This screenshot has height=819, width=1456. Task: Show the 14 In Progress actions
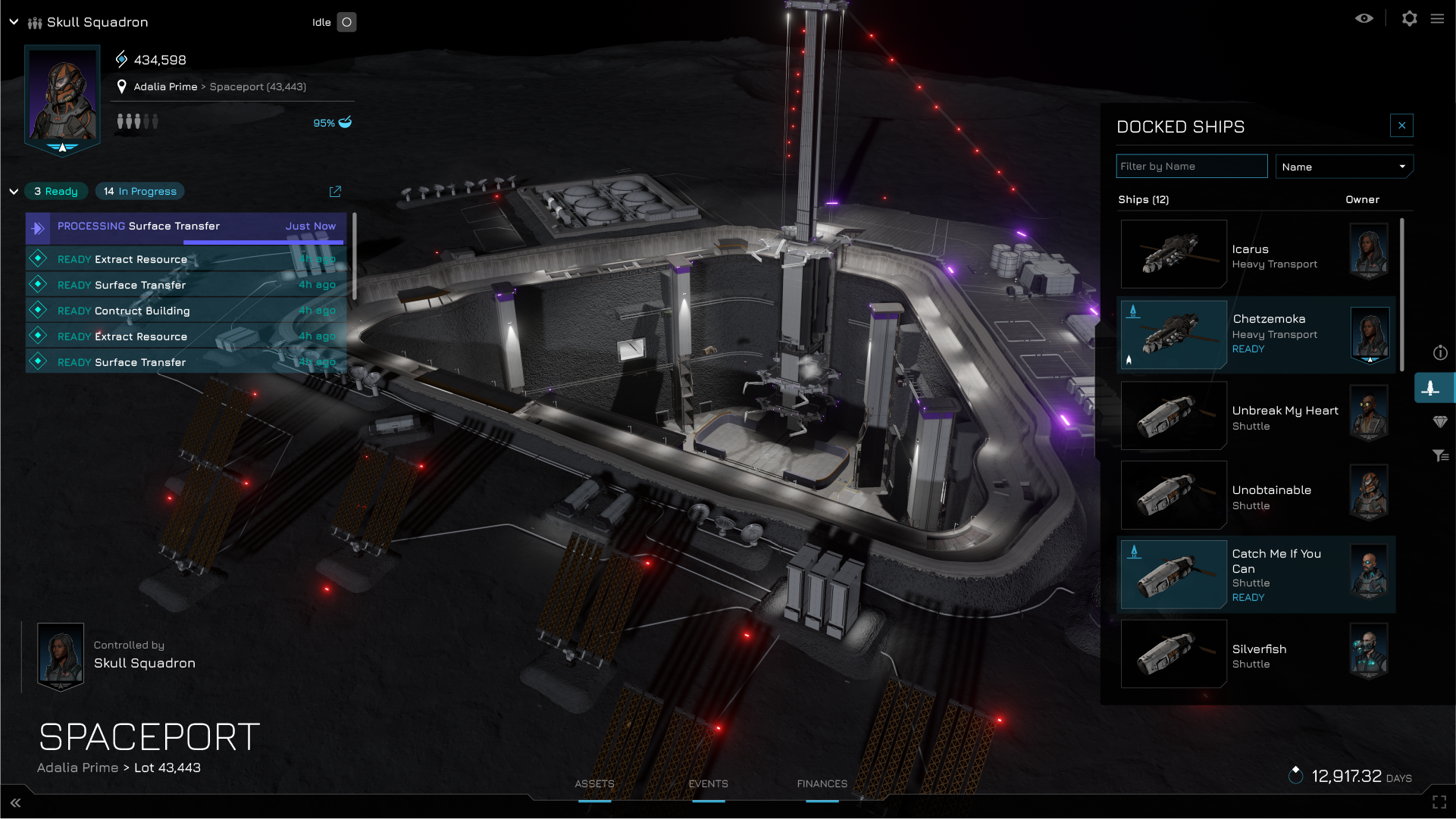[x=140, y=192]
